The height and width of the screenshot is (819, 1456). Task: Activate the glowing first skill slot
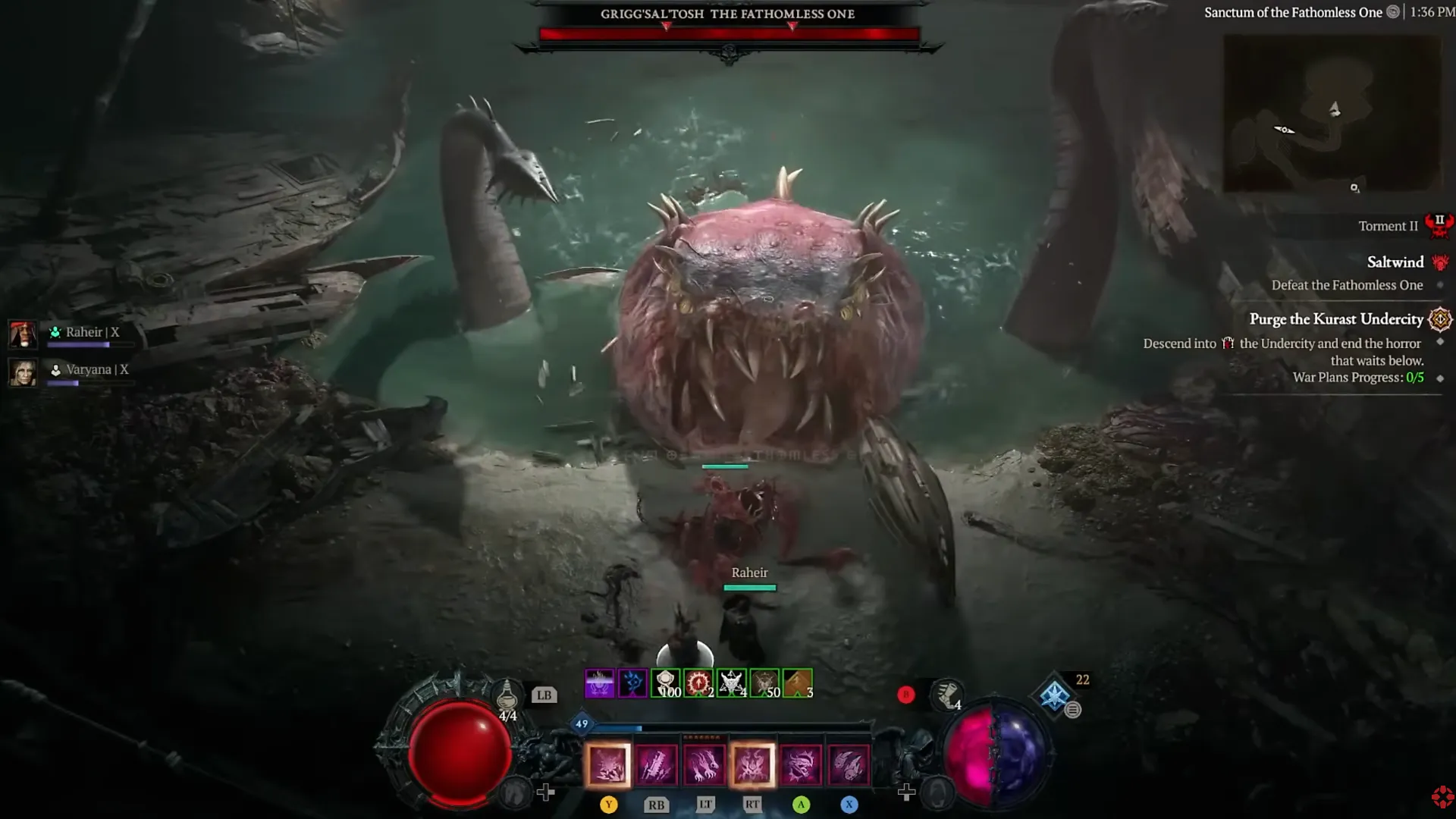607,764
